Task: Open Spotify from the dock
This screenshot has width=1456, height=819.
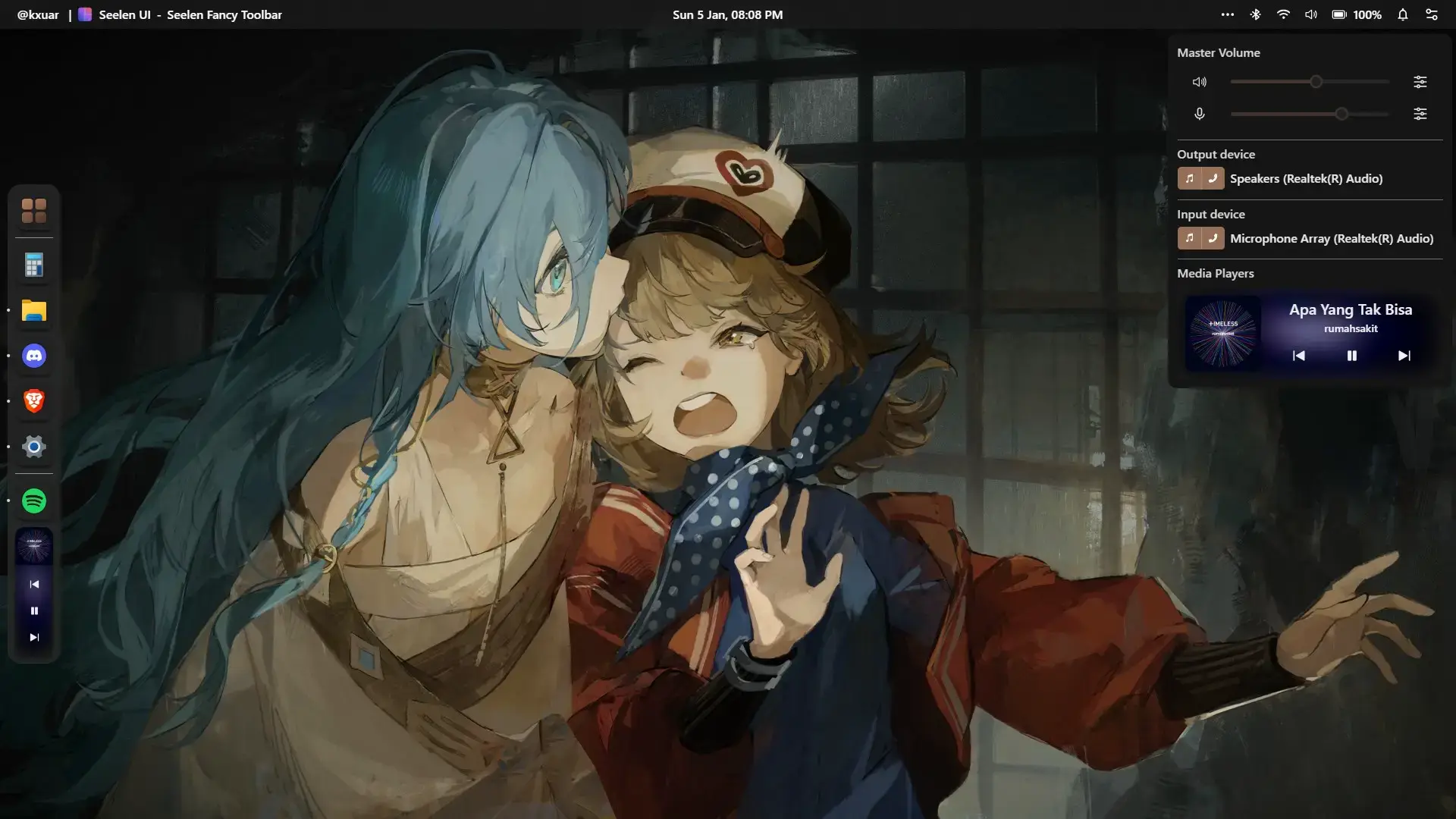Action: [33, 500]
